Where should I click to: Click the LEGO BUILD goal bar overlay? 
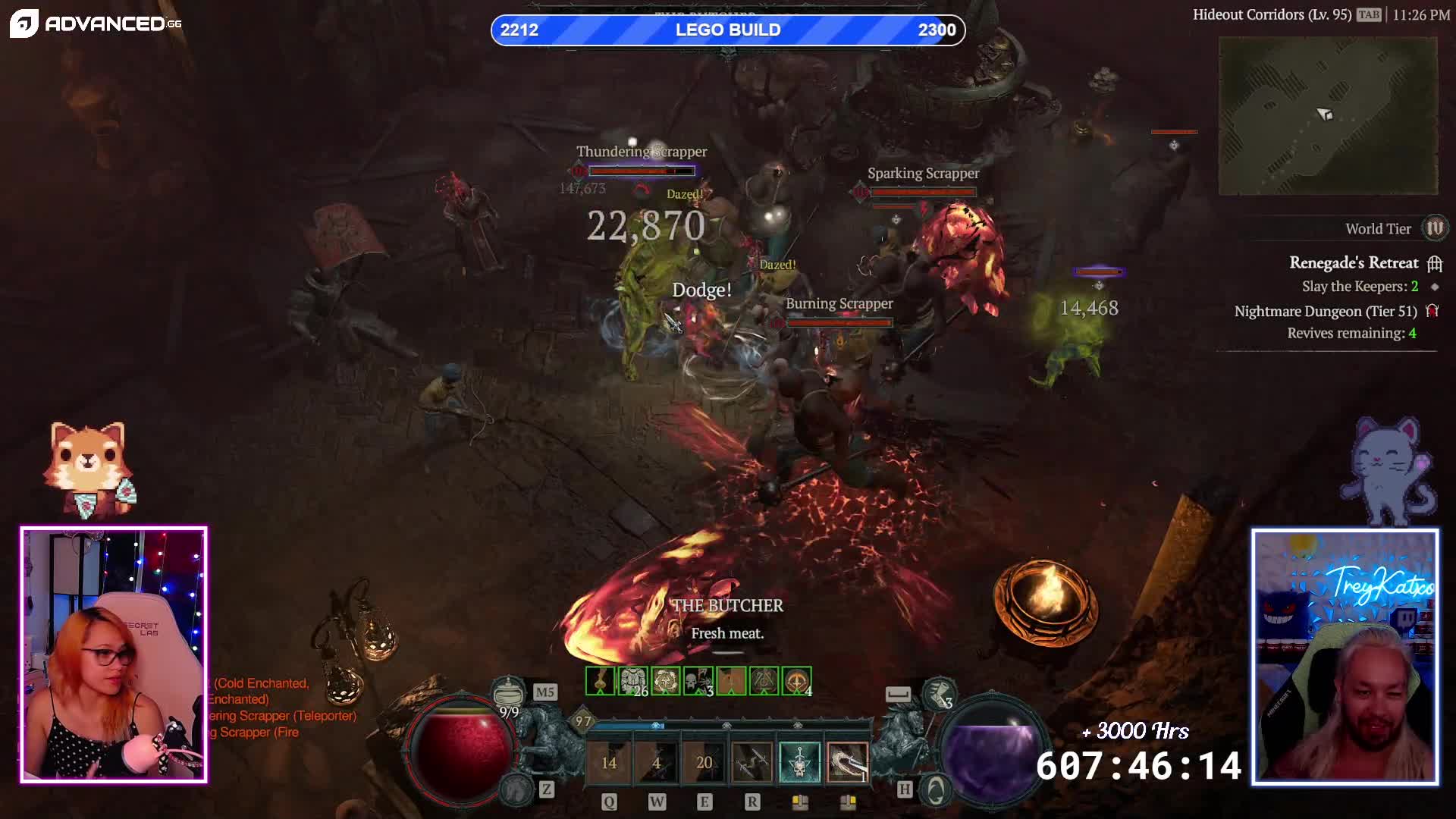tap(728, 30)
